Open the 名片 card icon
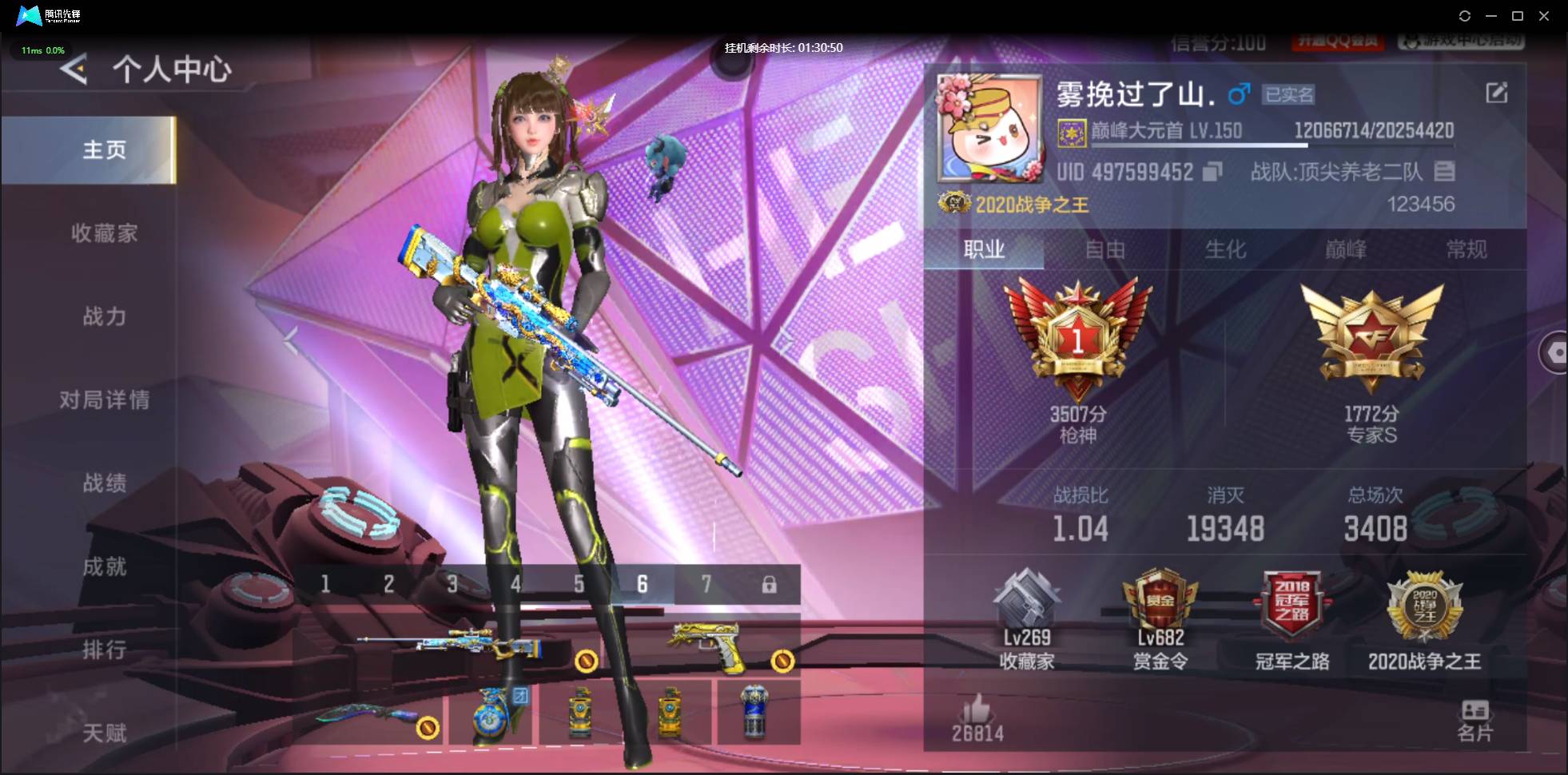This screenshot has height=775, width=1568. coord(1476,709)
